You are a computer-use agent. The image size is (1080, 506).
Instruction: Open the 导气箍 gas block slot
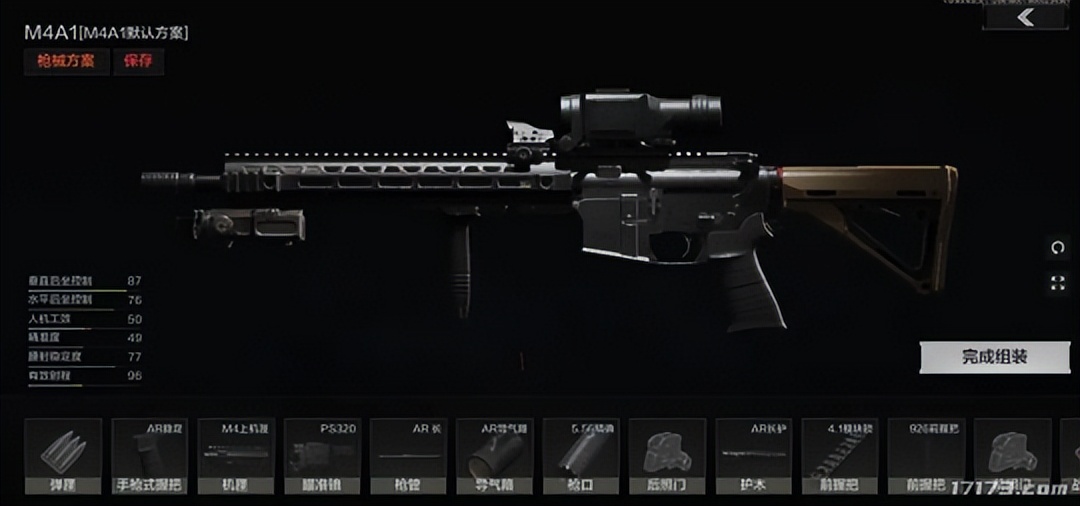click(494, 457)
